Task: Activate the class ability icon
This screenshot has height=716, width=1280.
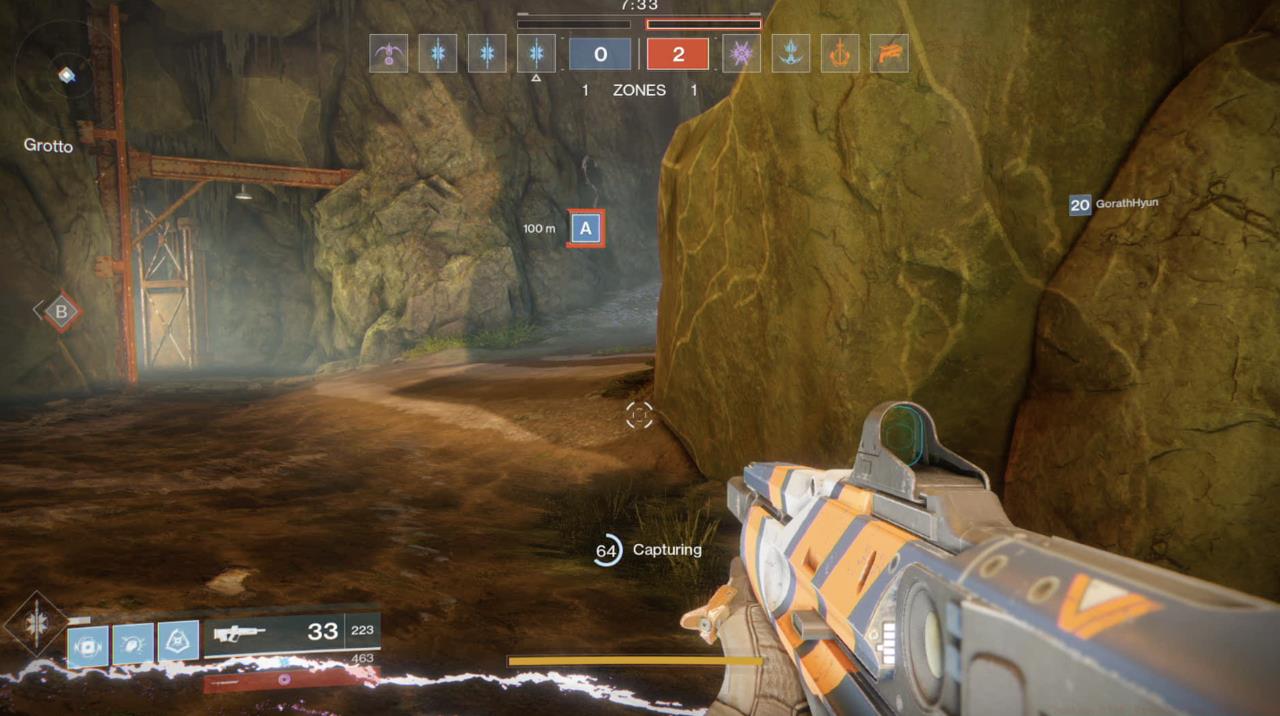Action: point(178,642)
